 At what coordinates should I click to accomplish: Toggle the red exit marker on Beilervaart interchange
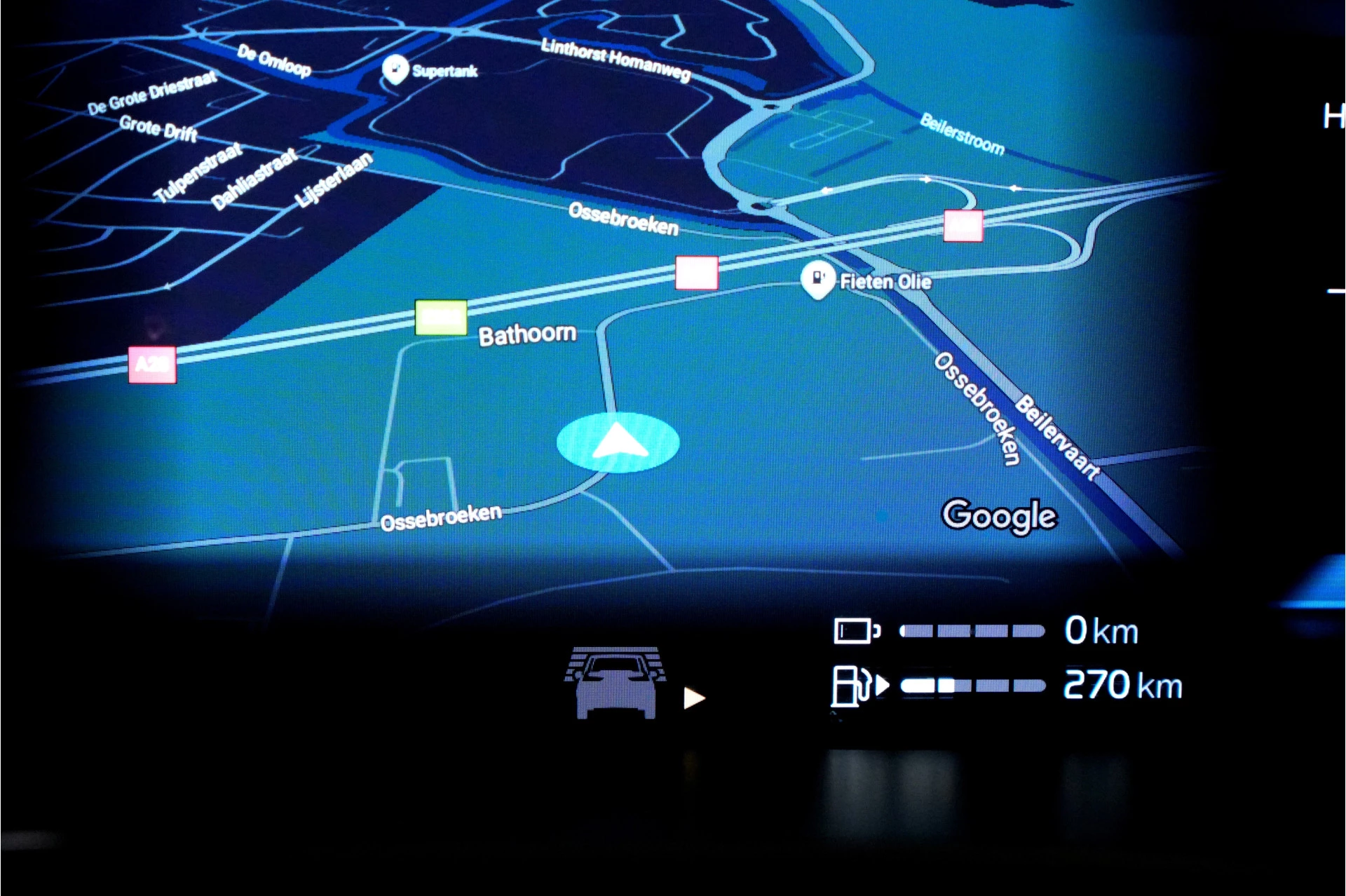click(x=962, y=225)
